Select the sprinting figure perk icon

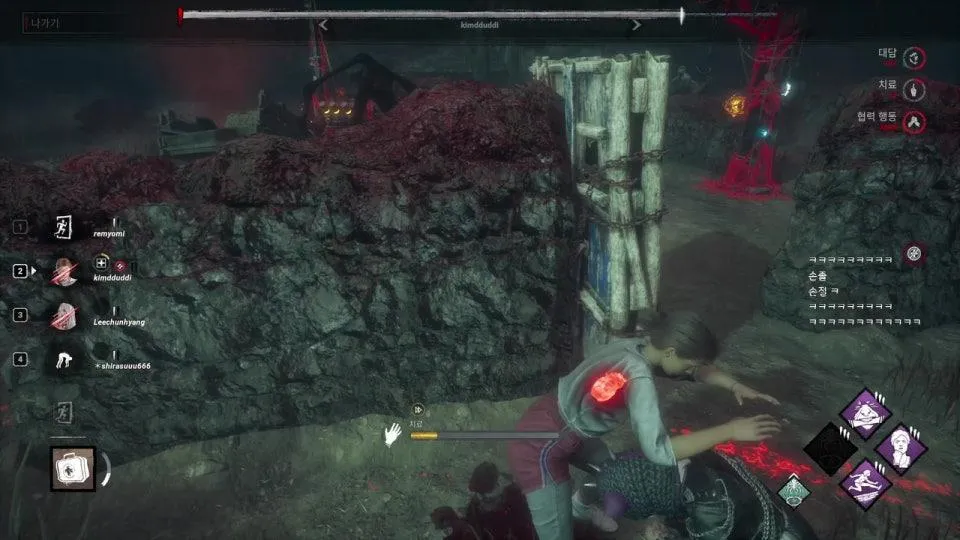click(x=862, y=484)
